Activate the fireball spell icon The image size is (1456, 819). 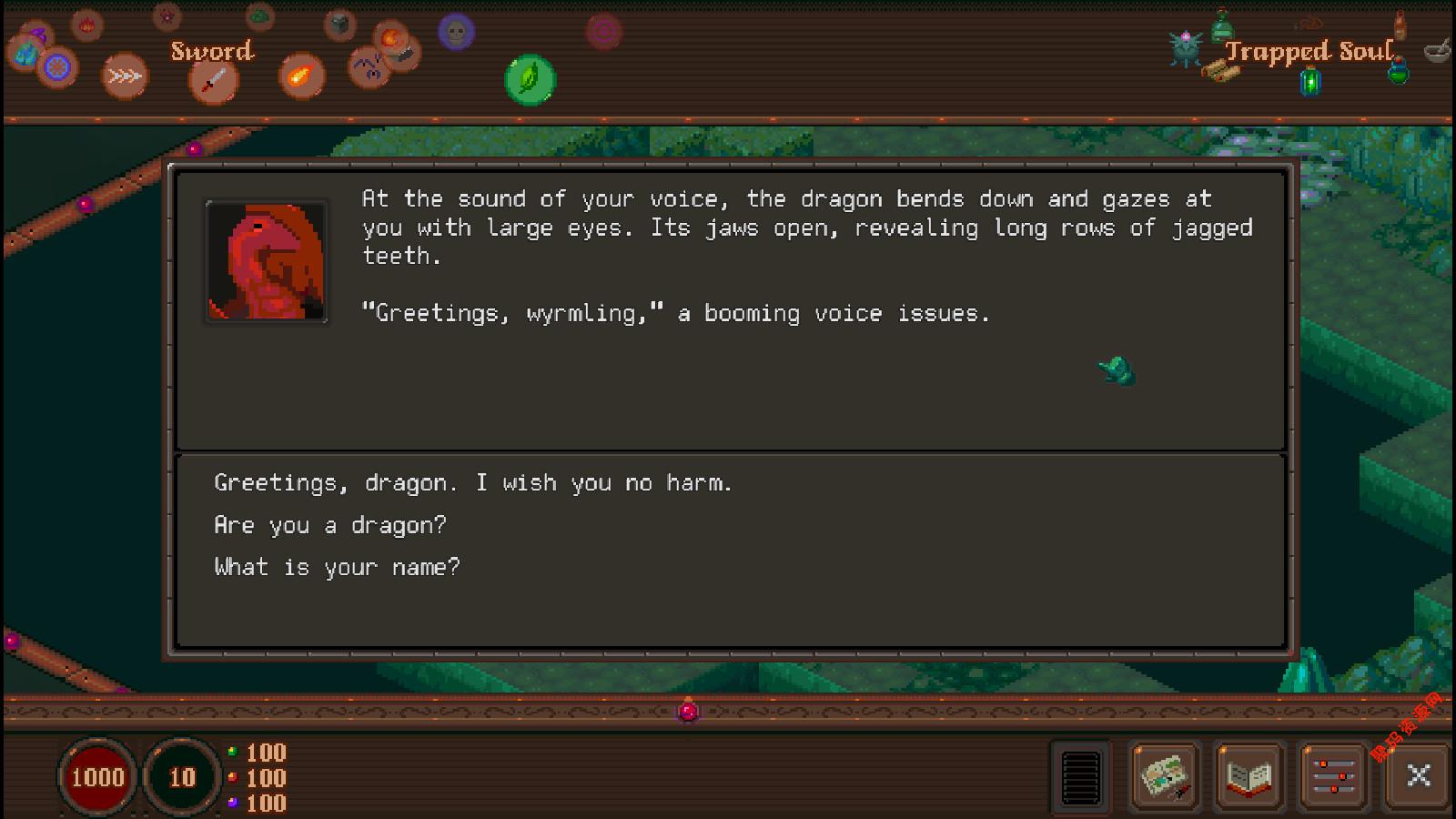[301, 76]
